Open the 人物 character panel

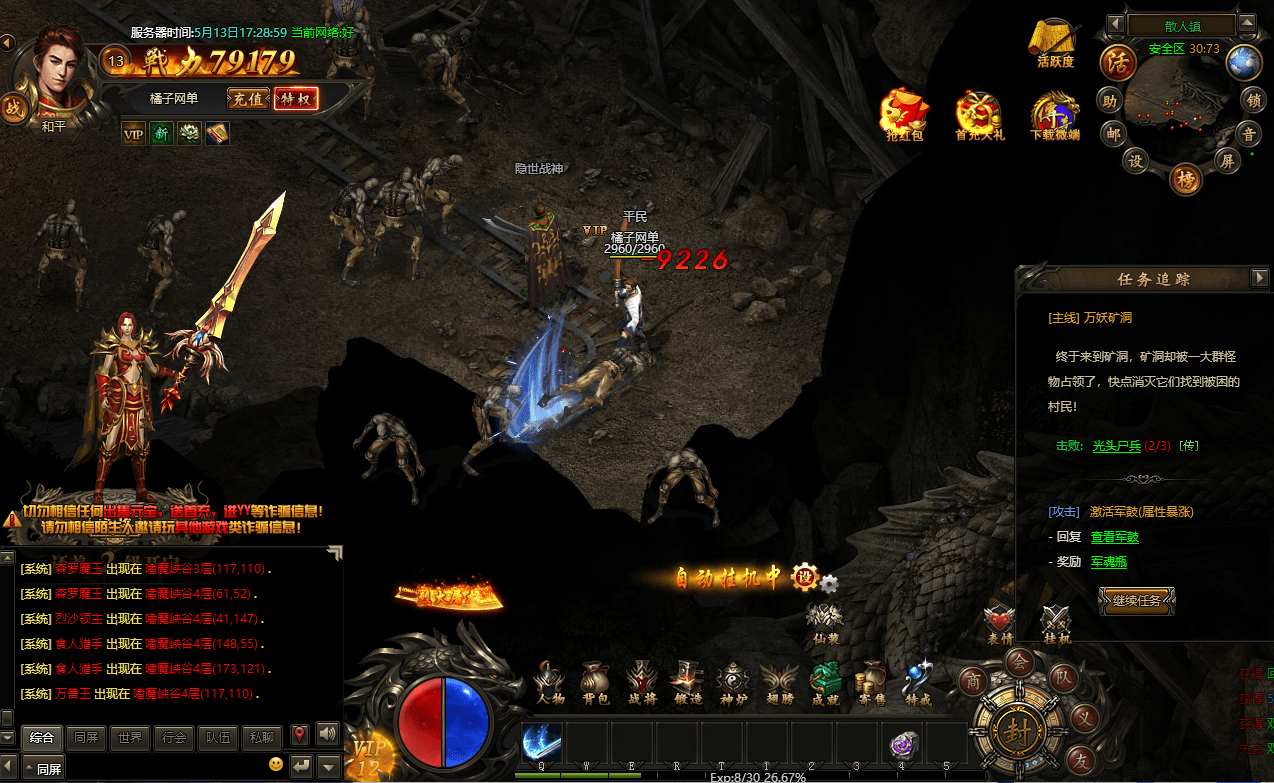click(x=550, y=683)
